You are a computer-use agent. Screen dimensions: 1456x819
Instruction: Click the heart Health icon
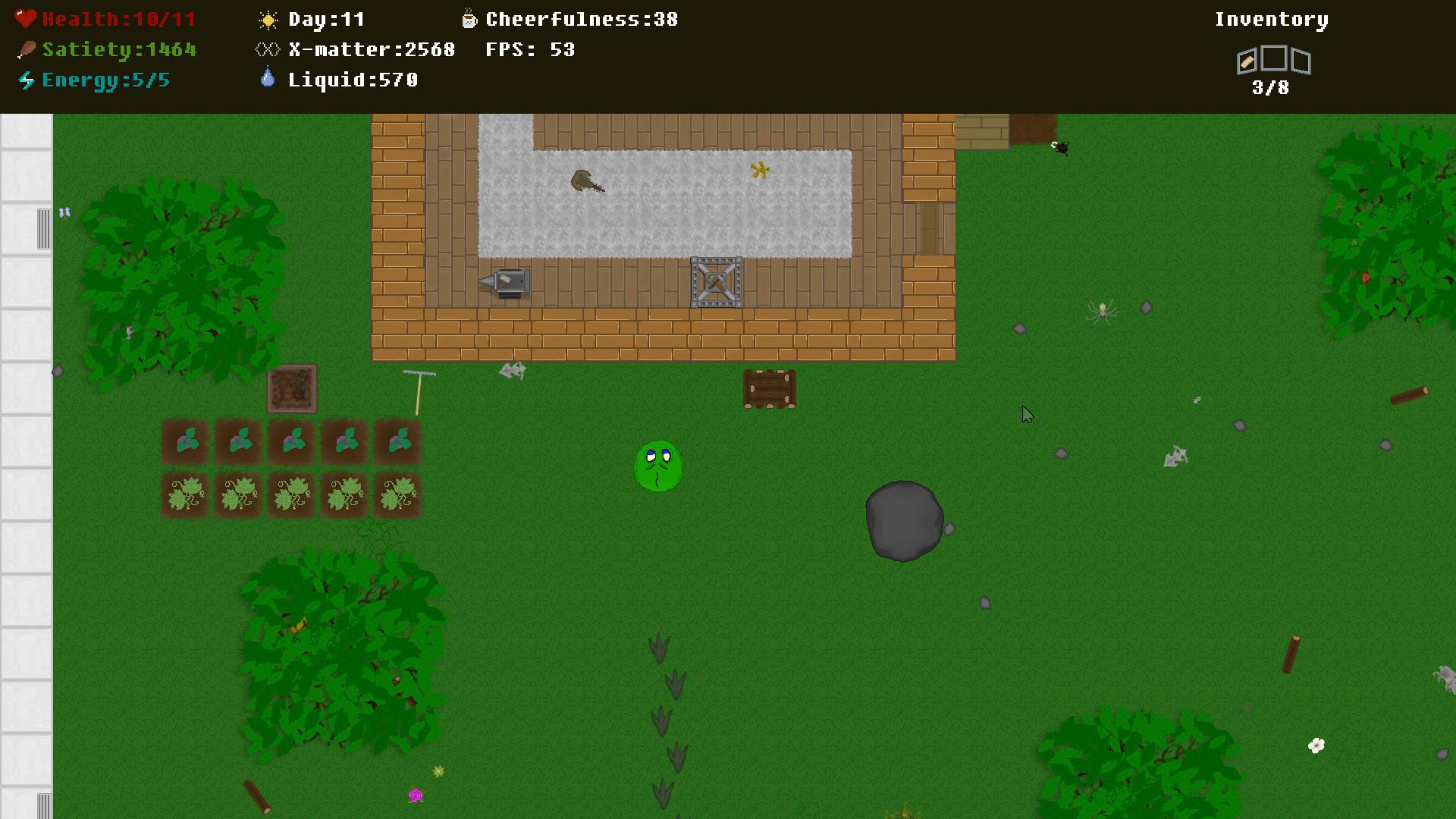coord(26,18)
